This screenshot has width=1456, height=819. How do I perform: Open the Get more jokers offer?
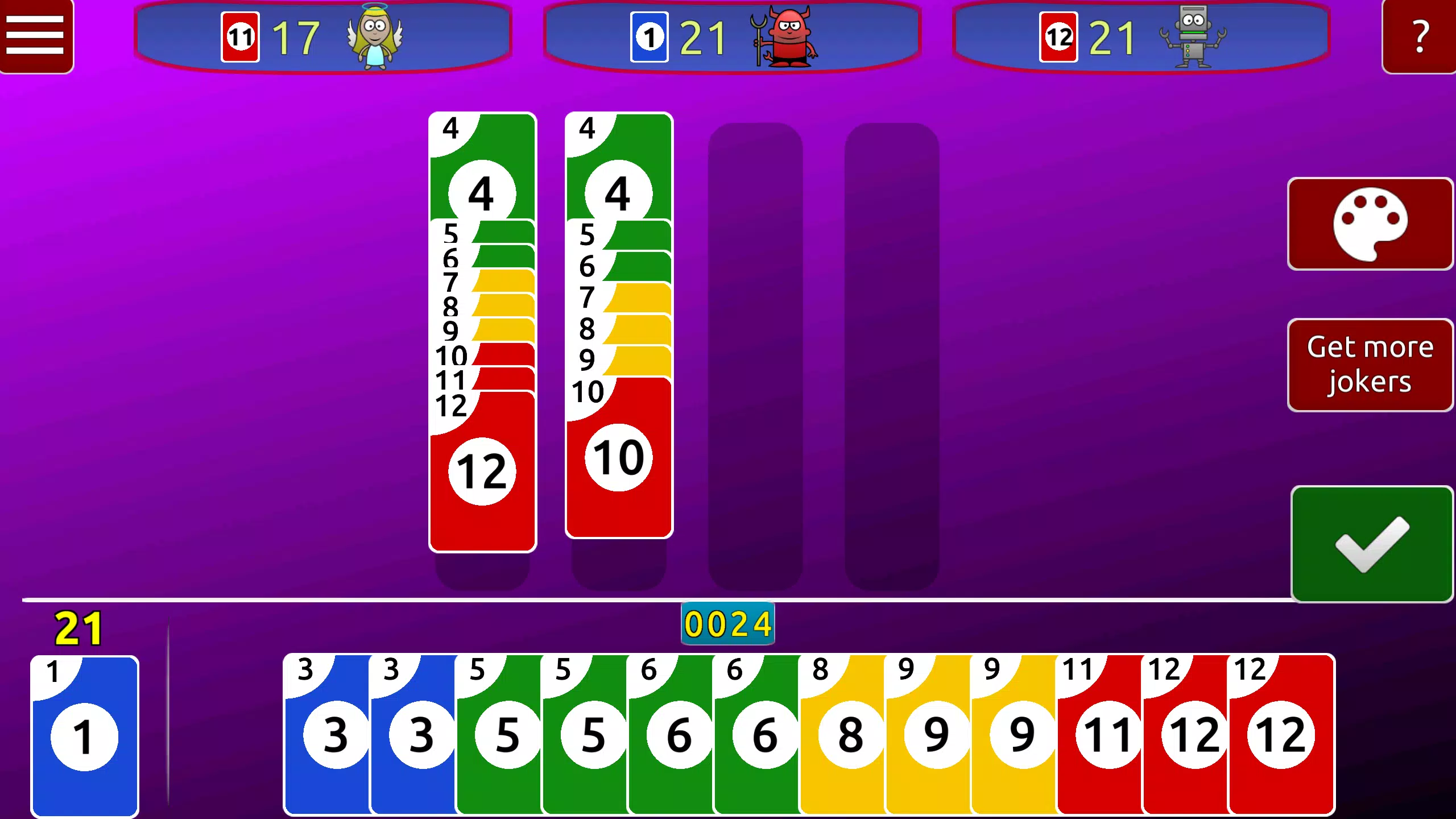coord(1371,364)
